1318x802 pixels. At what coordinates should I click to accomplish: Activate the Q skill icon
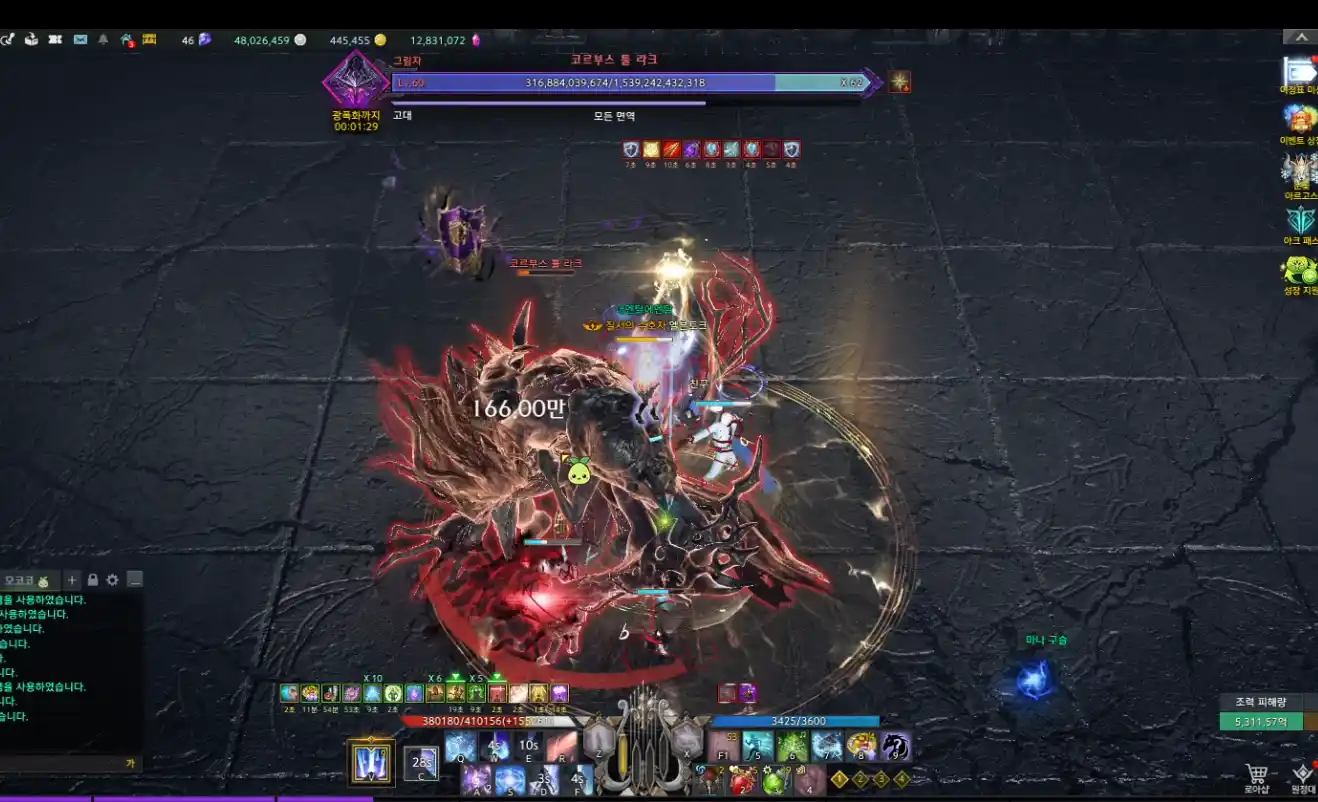460,746
